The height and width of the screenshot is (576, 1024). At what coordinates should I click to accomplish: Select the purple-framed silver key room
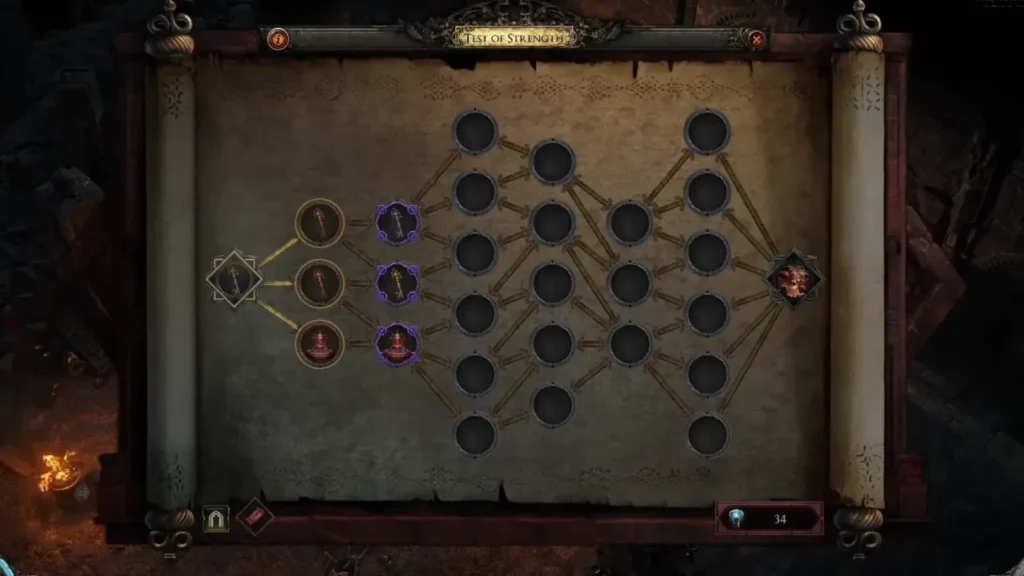(397, 222)
